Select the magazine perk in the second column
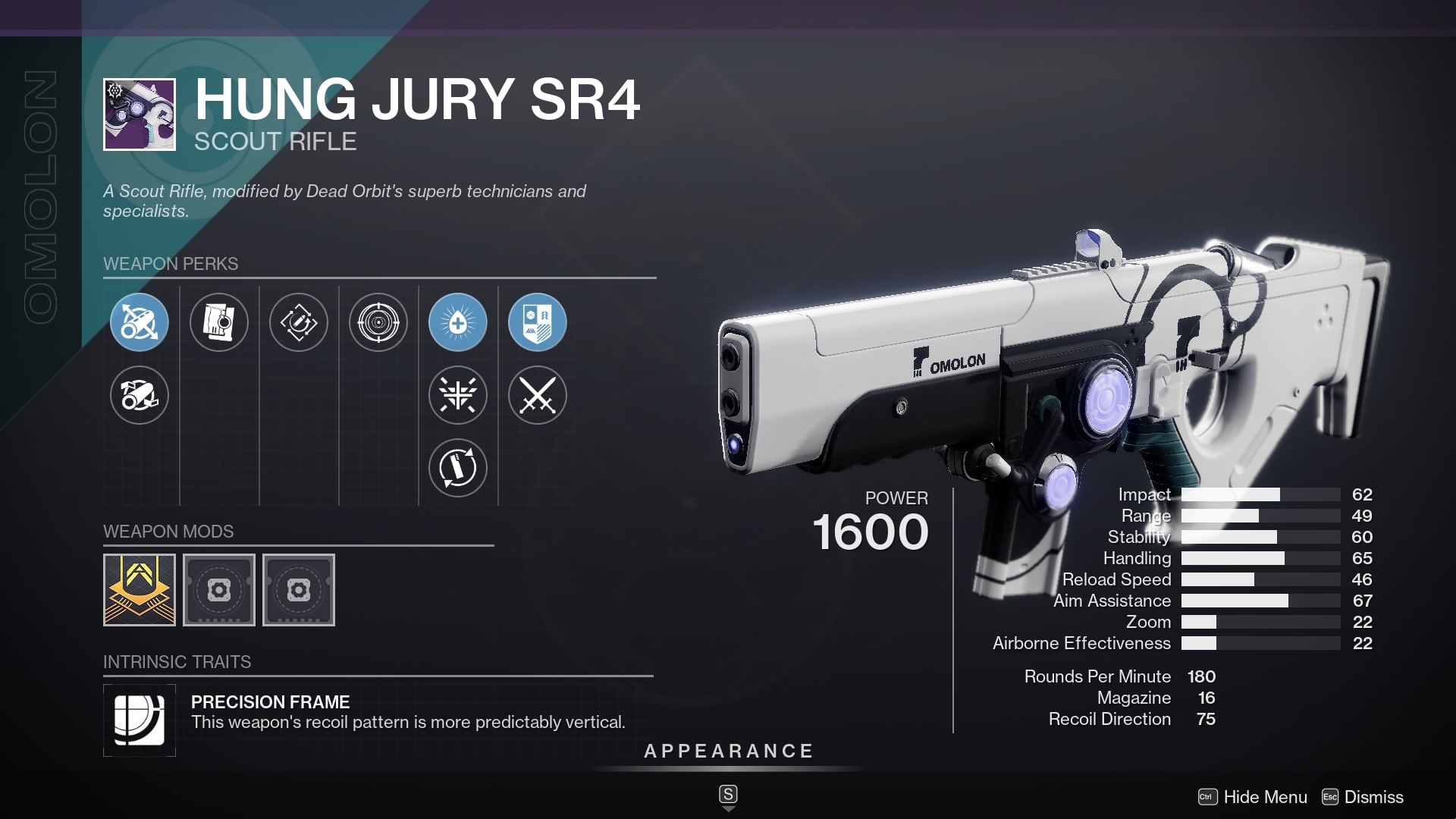Viewport: 1456px width, 819px height. [219, 322]
